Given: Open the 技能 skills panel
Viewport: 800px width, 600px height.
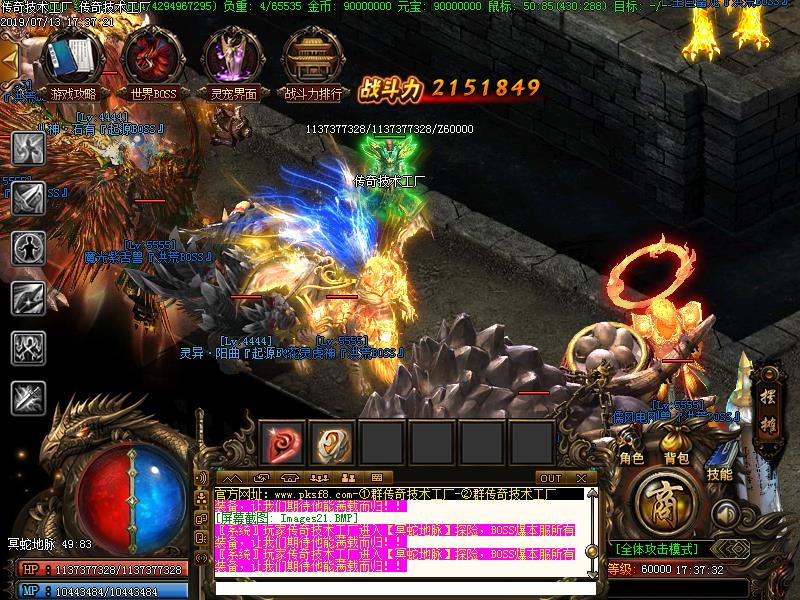Looking at the screenshot, I should pyautogui.click(x=720, y=462).
